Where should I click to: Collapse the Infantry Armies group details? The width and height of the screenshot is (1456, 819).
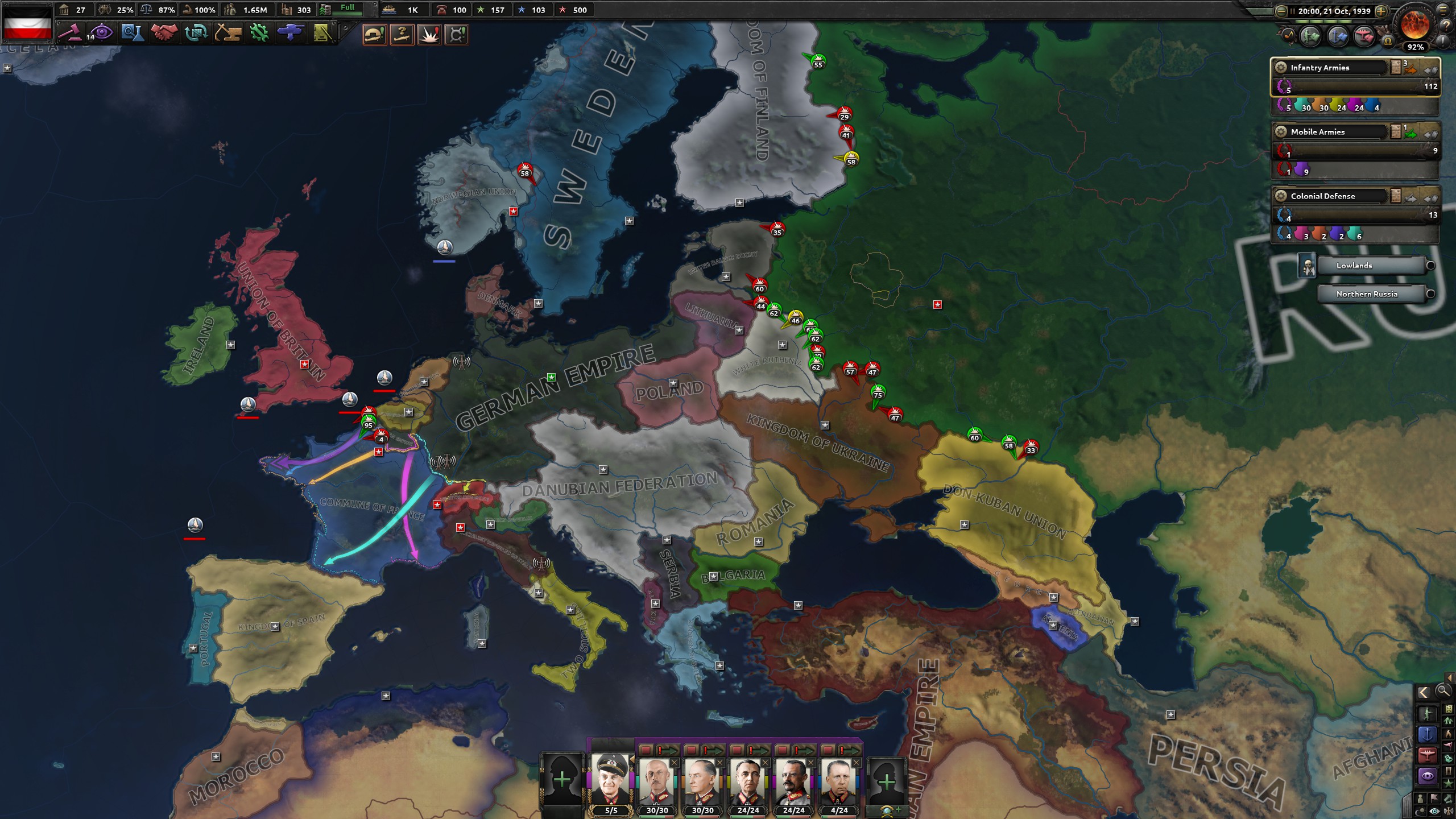tap(1430, 70)
